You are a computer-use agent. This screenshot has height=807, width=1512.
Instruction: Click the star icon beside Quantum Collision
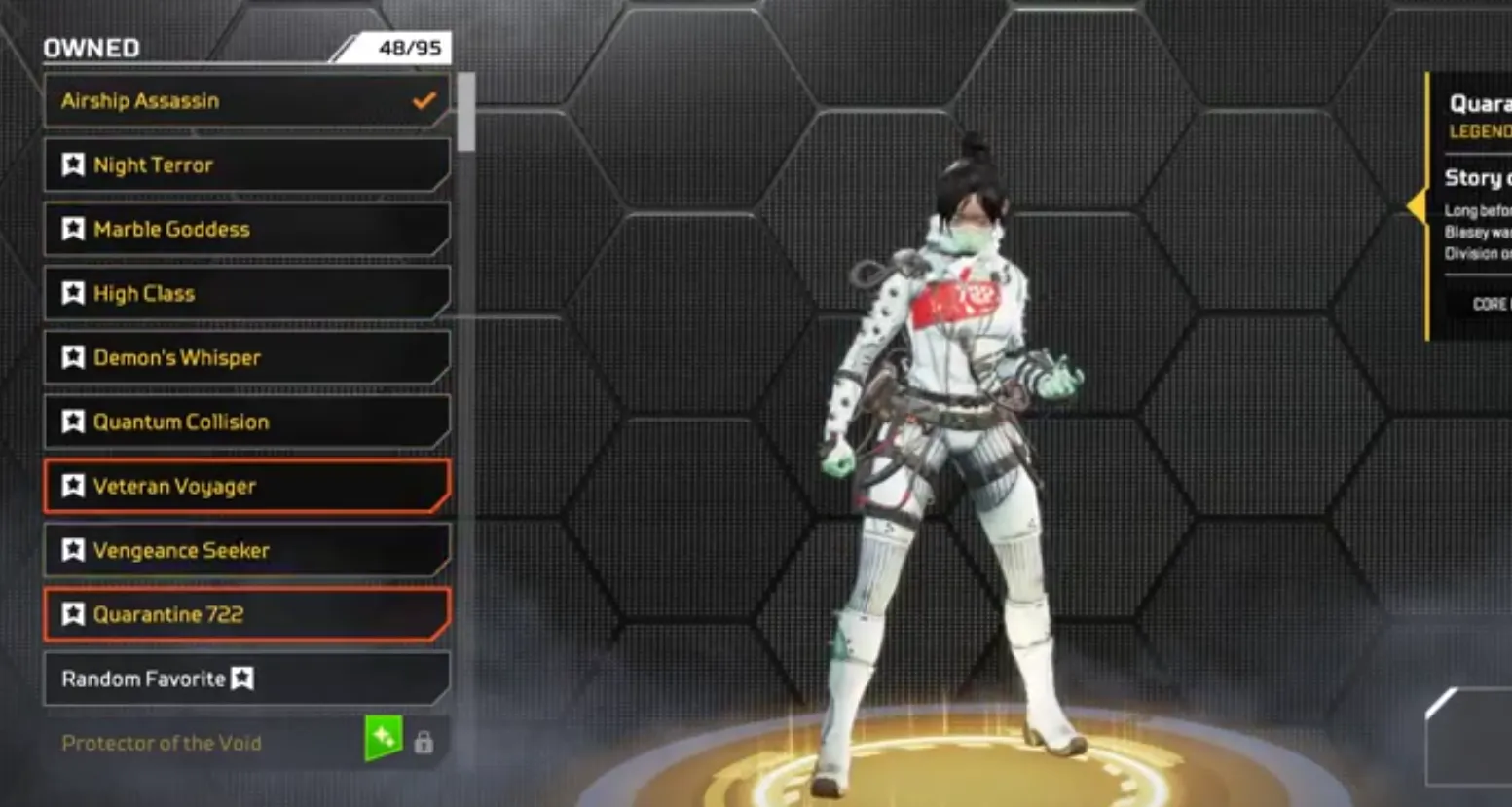tap(73, 422)
